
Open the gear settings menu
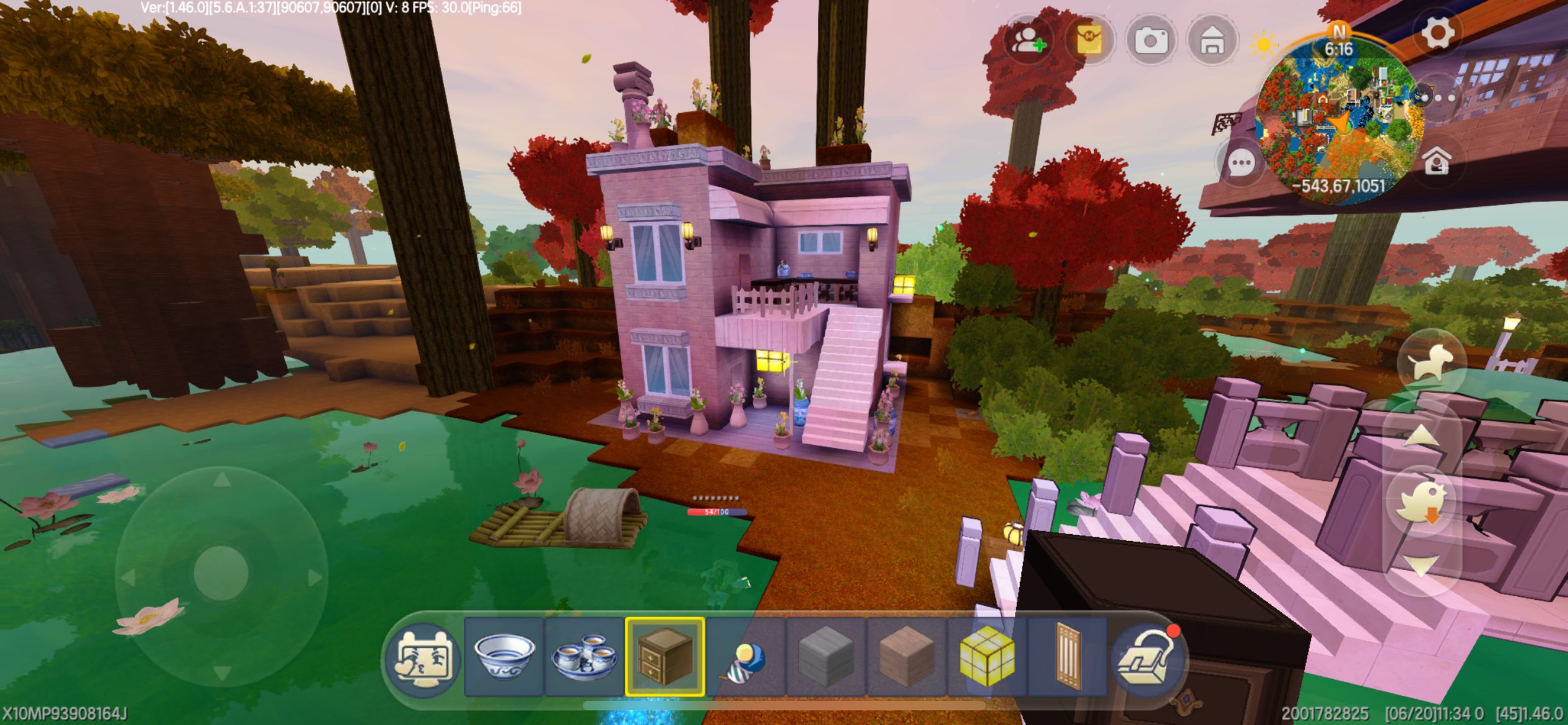point(1437,32)
